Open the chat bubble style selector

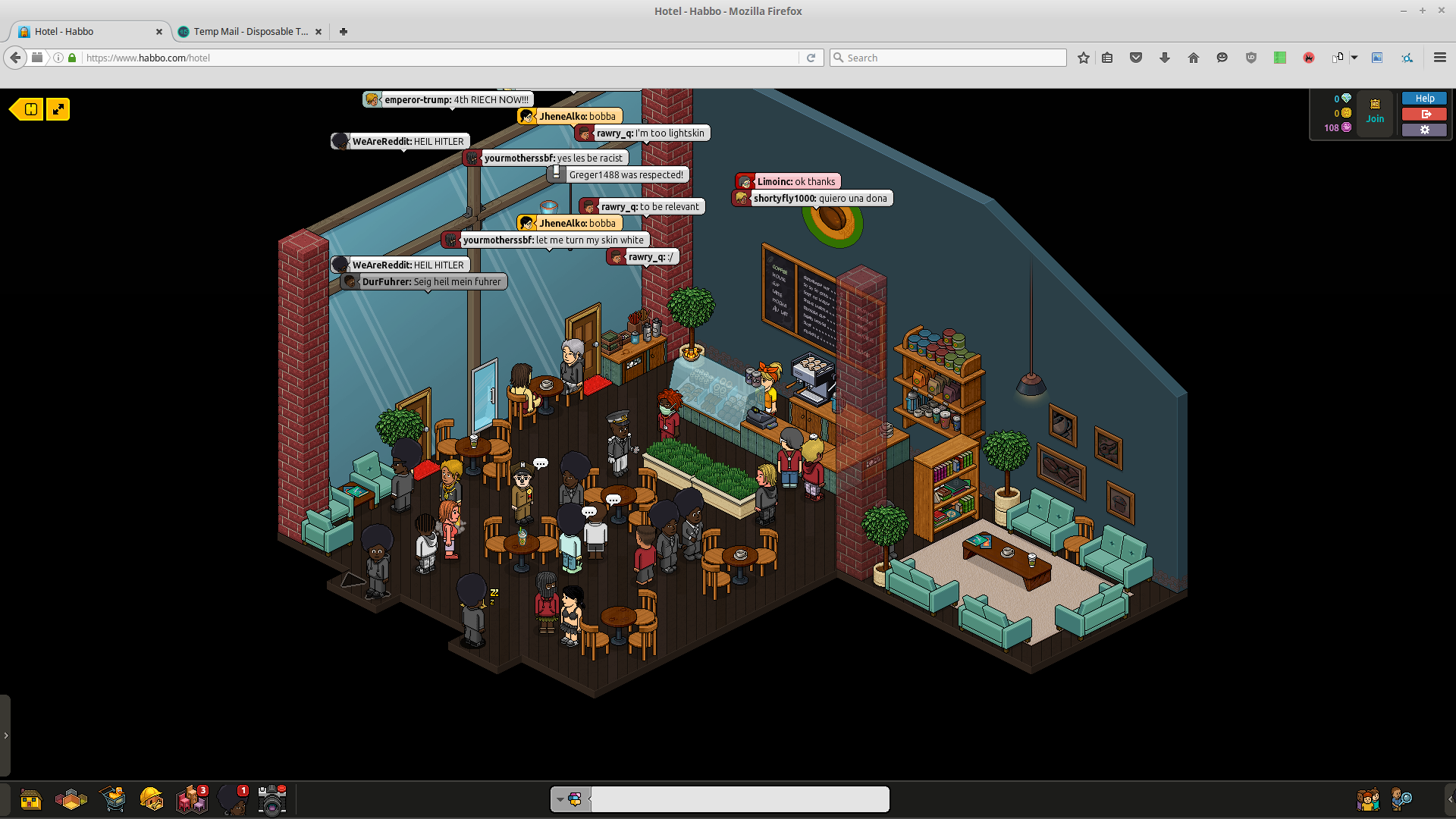point(570,799)
